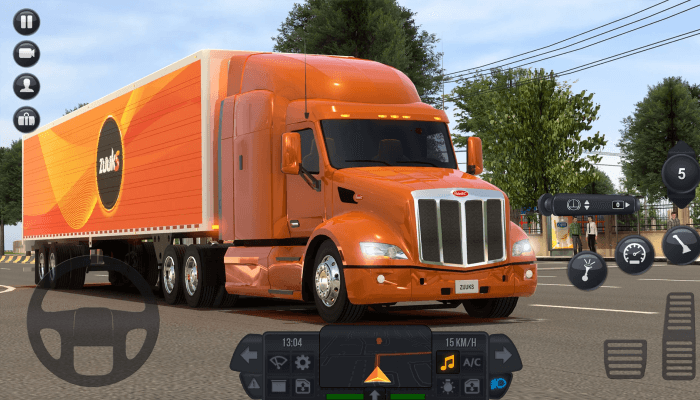Open the driver profile icon
The image size is (700, 400).
(27, 86)
